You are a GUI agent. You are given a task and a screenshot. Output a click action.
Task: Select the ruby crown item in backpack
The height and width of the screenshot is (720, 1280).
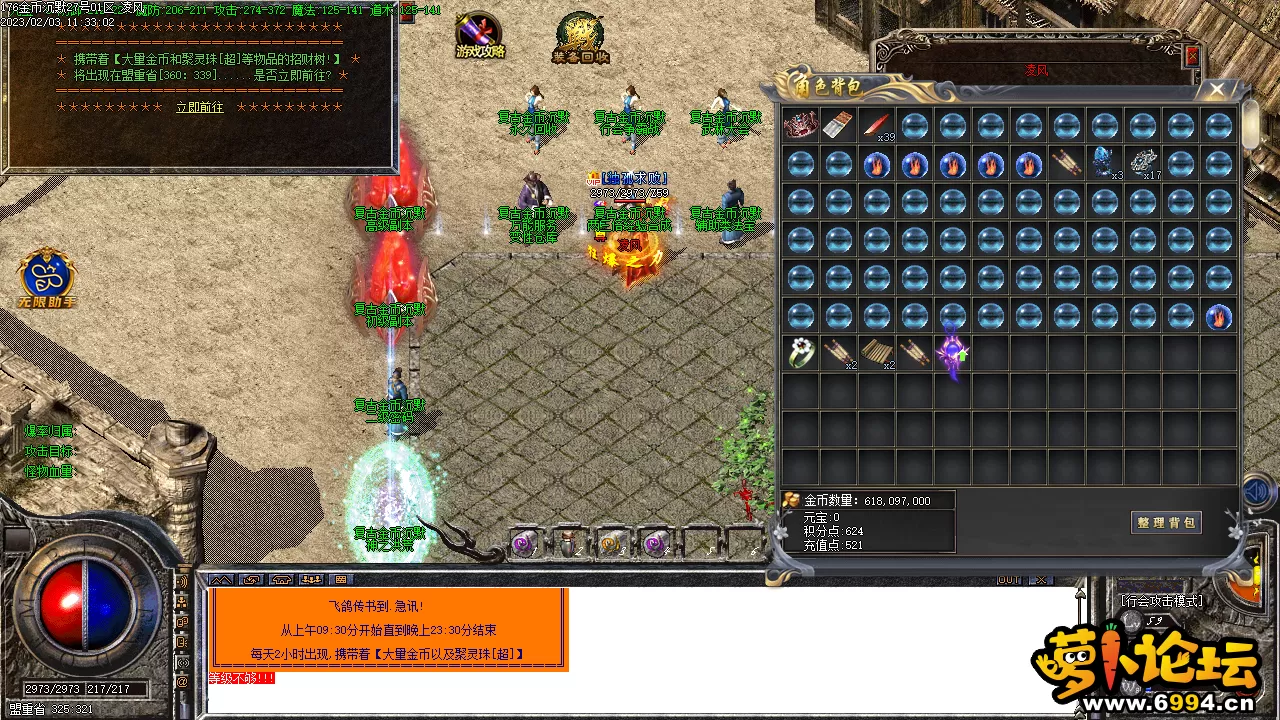(x=800, y=126)
